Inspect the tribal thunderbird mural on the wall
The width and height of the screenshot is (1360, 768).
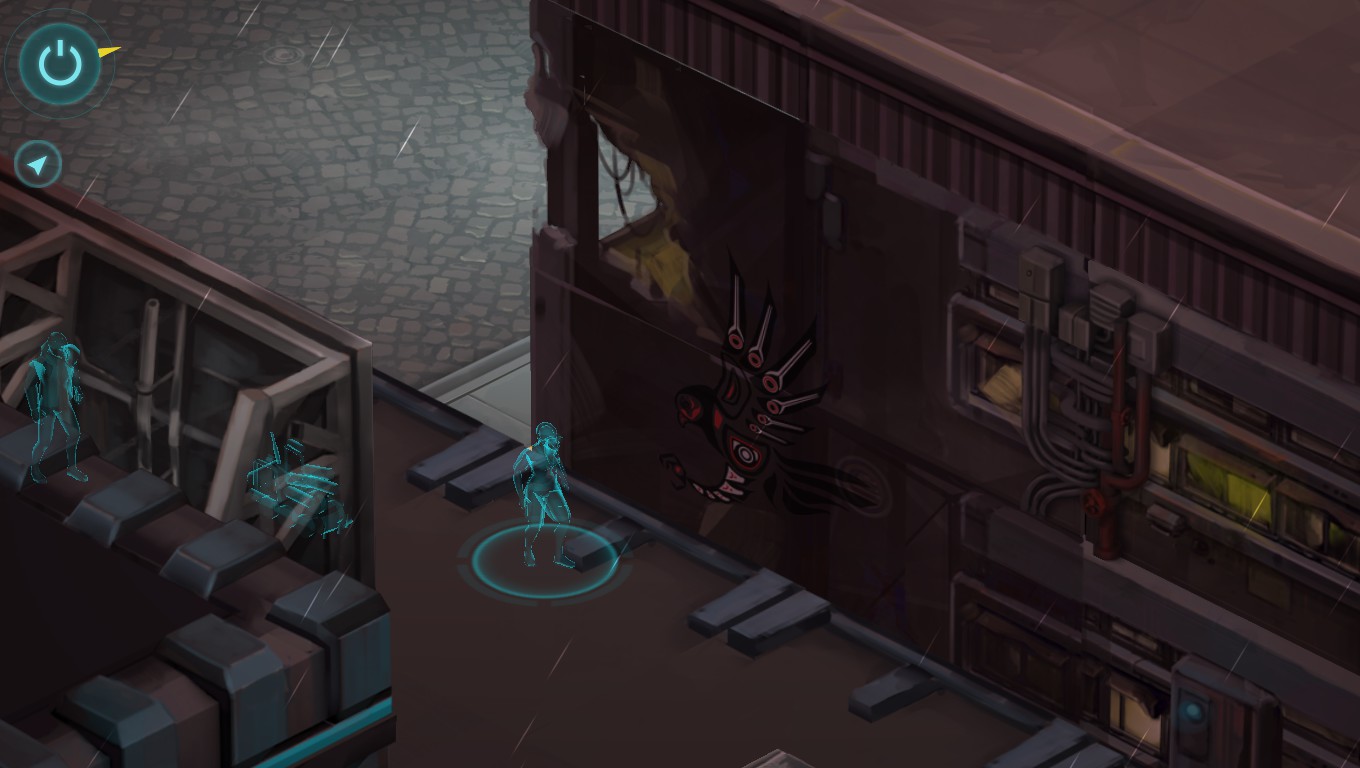pos(750,400)
